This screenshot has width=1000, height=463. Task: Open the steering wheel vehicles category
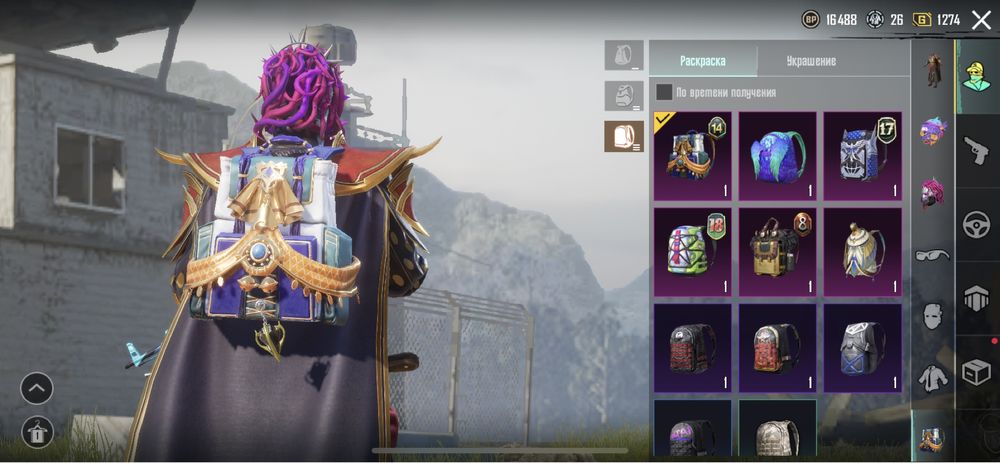pos(977,226)
